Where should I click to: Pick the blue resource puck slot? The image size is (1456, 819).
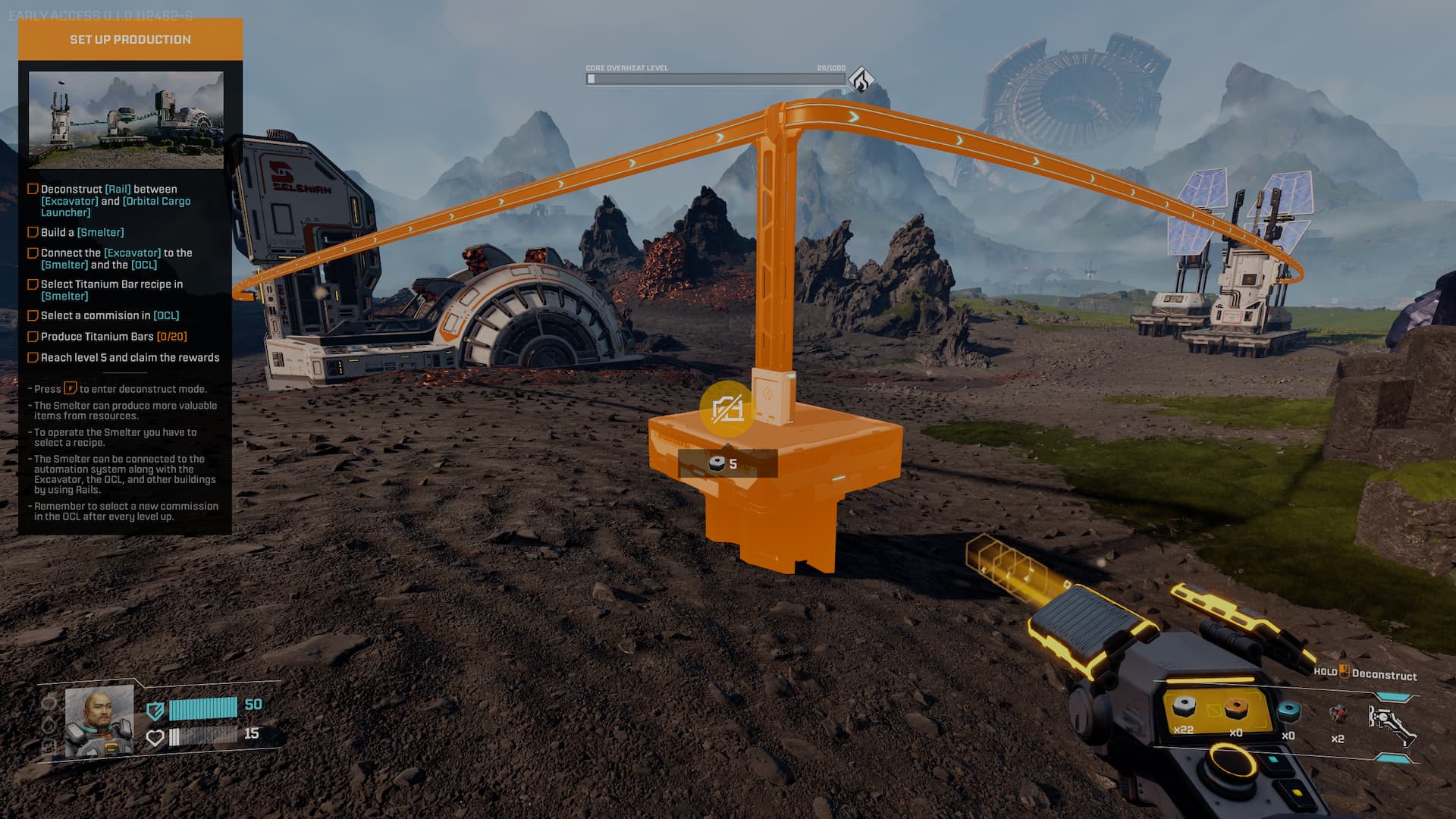click(1288, 711)
